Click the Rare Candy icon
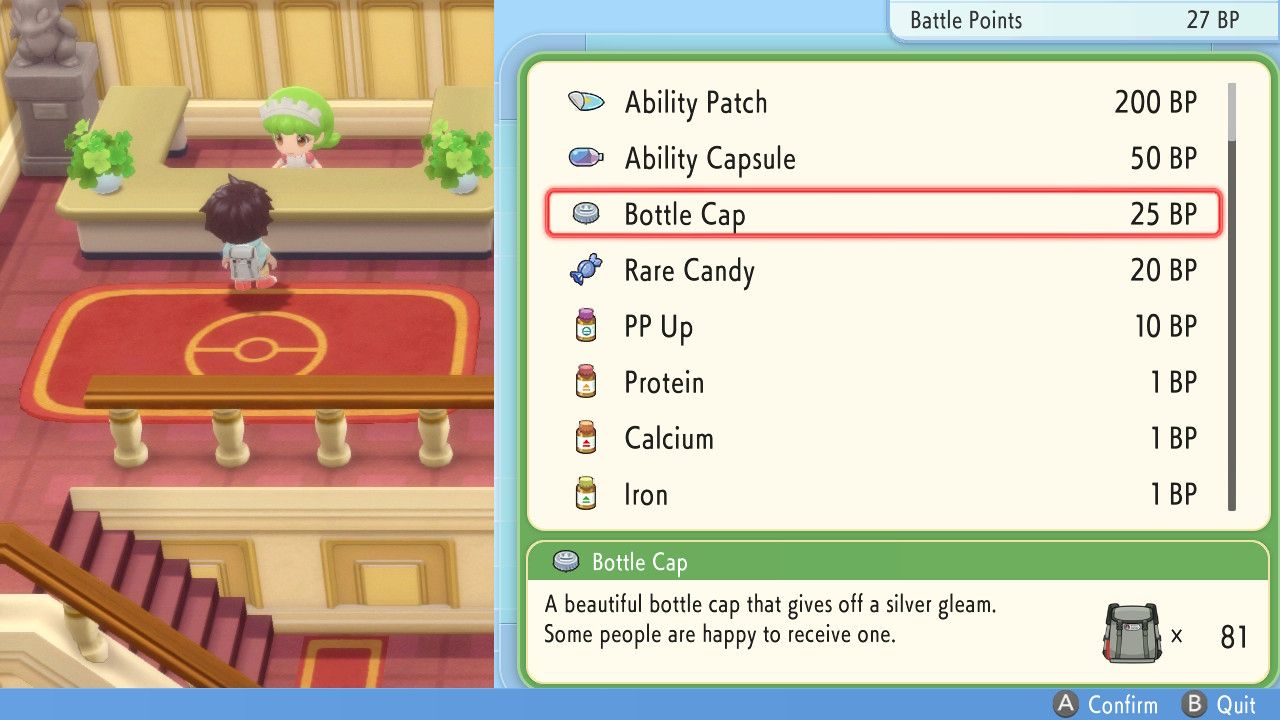Image resolution: width=1280 pixels, height=720 pixels. (587, 268)
